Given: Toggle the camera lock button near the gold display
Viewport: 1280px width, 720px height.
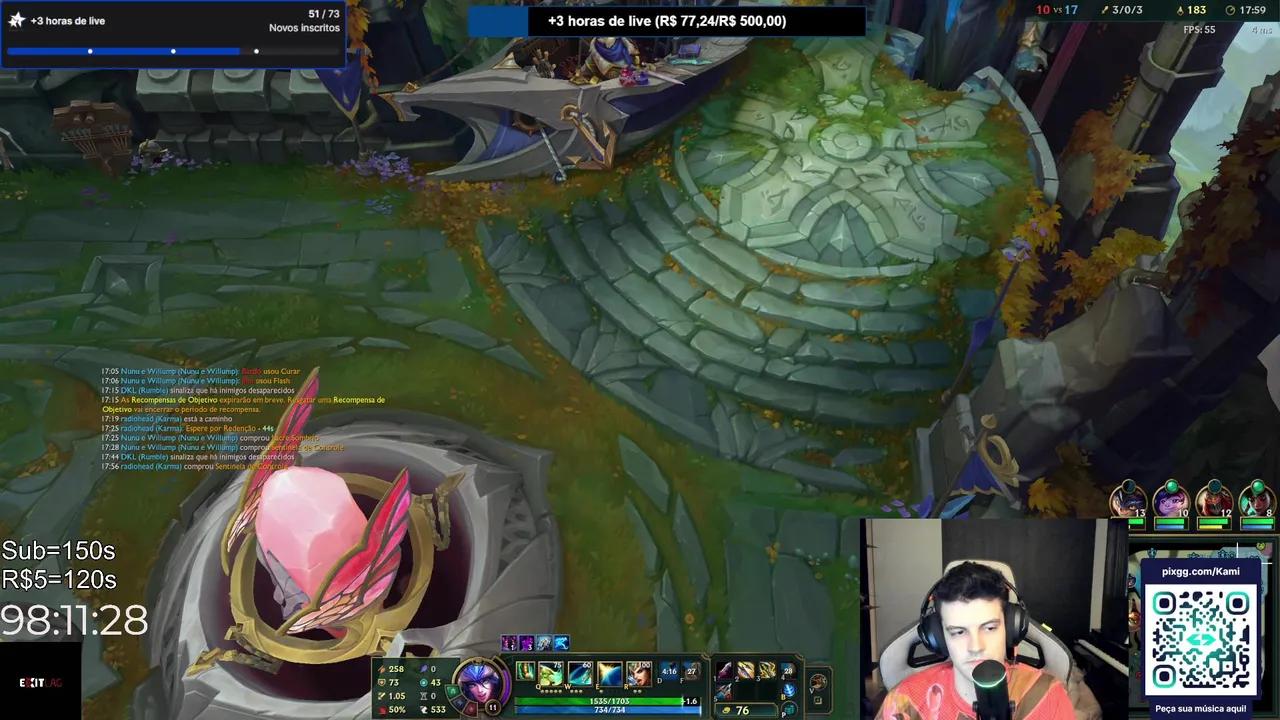Looking at the screenshot, I should [x=818, y=699].
